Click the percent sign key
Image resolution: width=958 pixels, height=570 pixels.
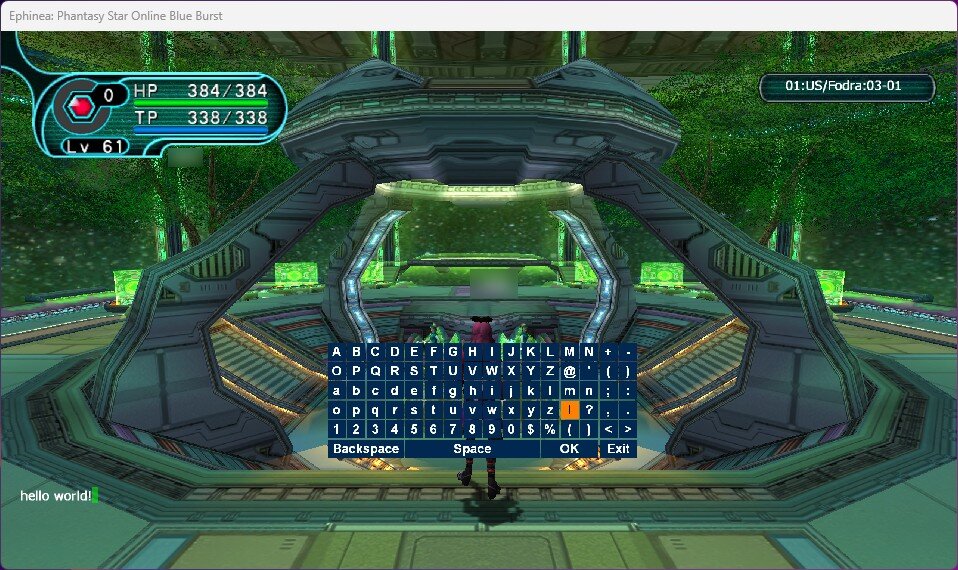[x=550, y=429]
